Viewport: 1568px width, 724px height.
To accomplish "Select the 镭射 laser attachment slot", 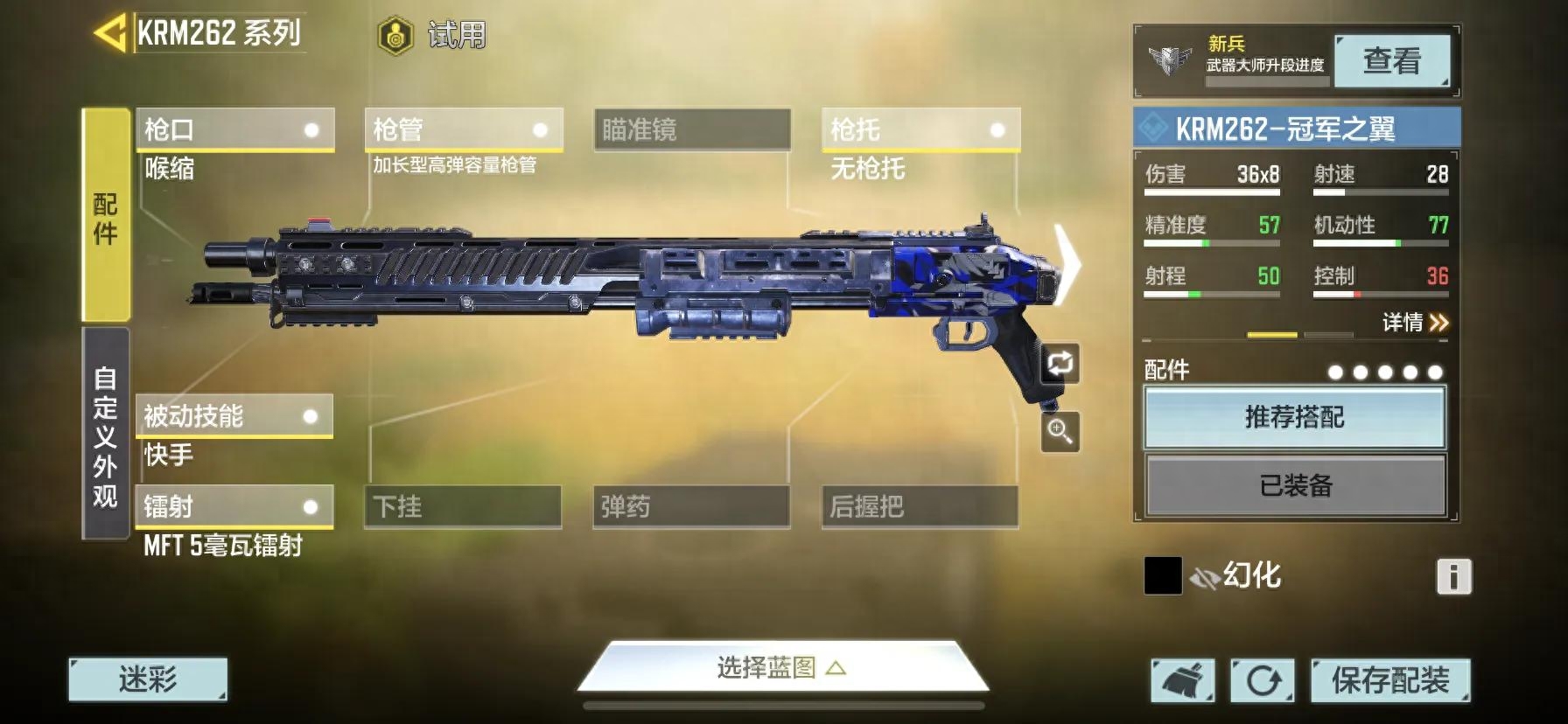I will pos(234,507).
